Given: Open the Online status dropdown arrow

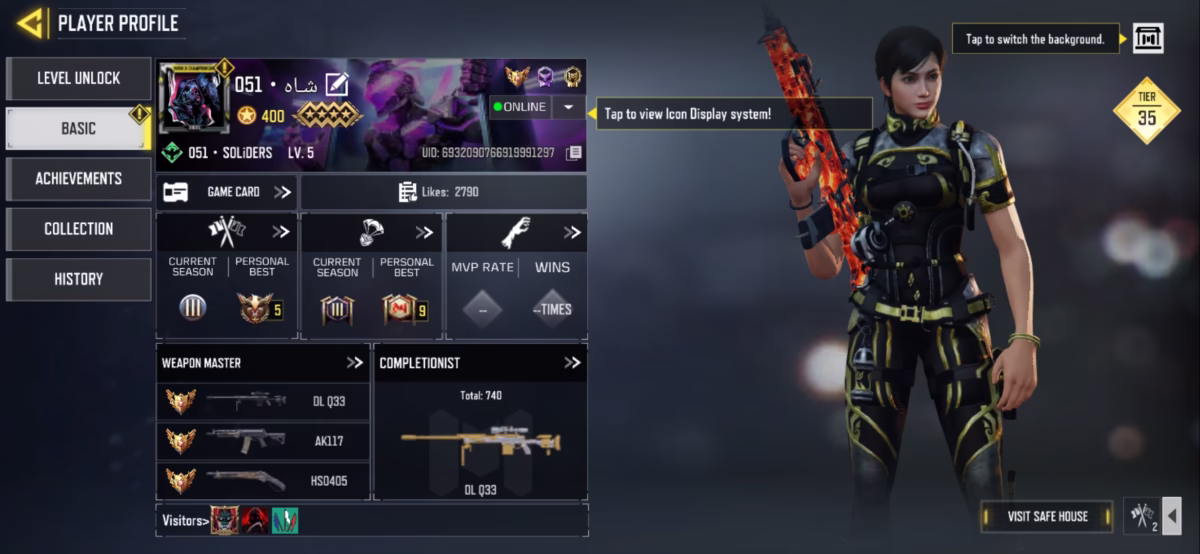Looking at the screenshot, I should point(568,107).
